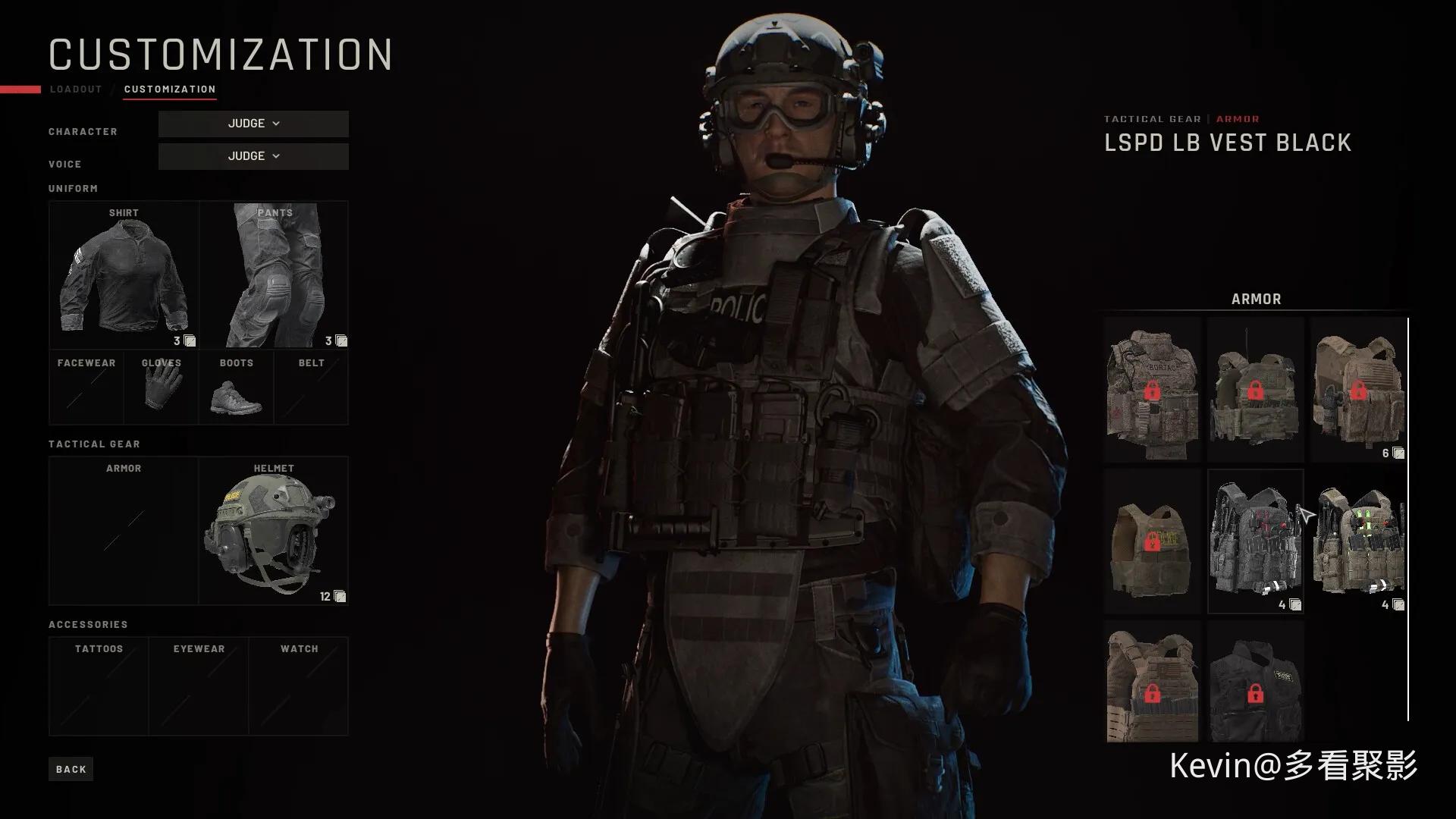Equip the black LSPD LB vest
The image size is (1456, 819).
pyautogui.click(x=1255, y=540)
